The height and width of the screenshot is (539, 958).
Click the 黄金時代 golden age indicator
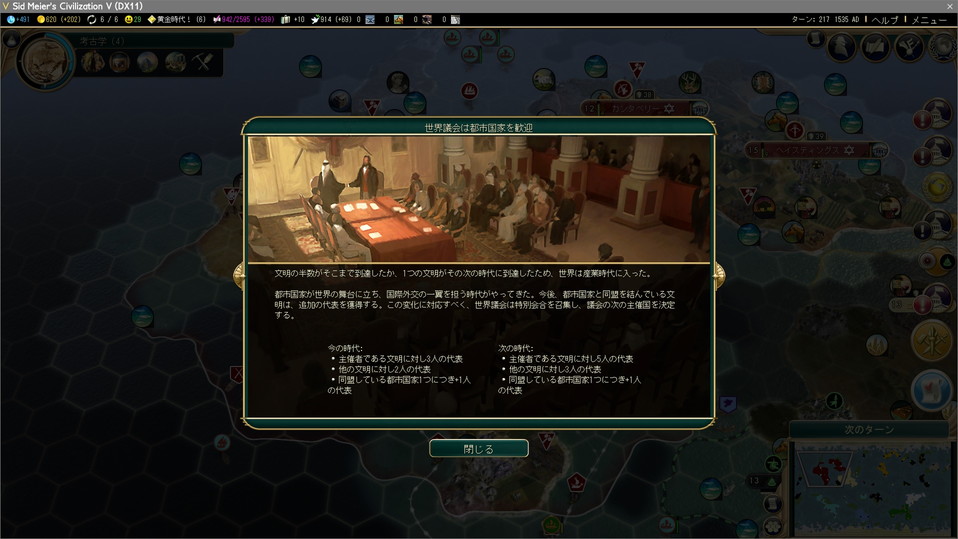click(176, 20)
